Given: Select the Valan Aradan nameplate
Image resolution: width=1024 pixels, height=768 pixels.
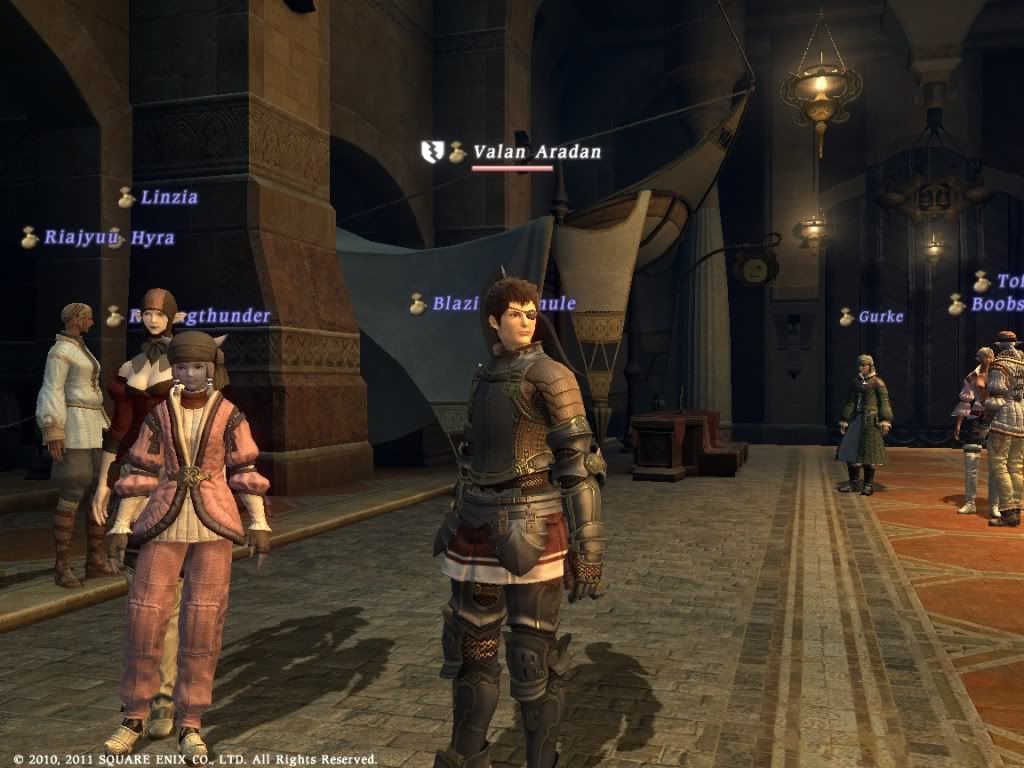Looking at the screenshot, I should click(x=536, y=152).
